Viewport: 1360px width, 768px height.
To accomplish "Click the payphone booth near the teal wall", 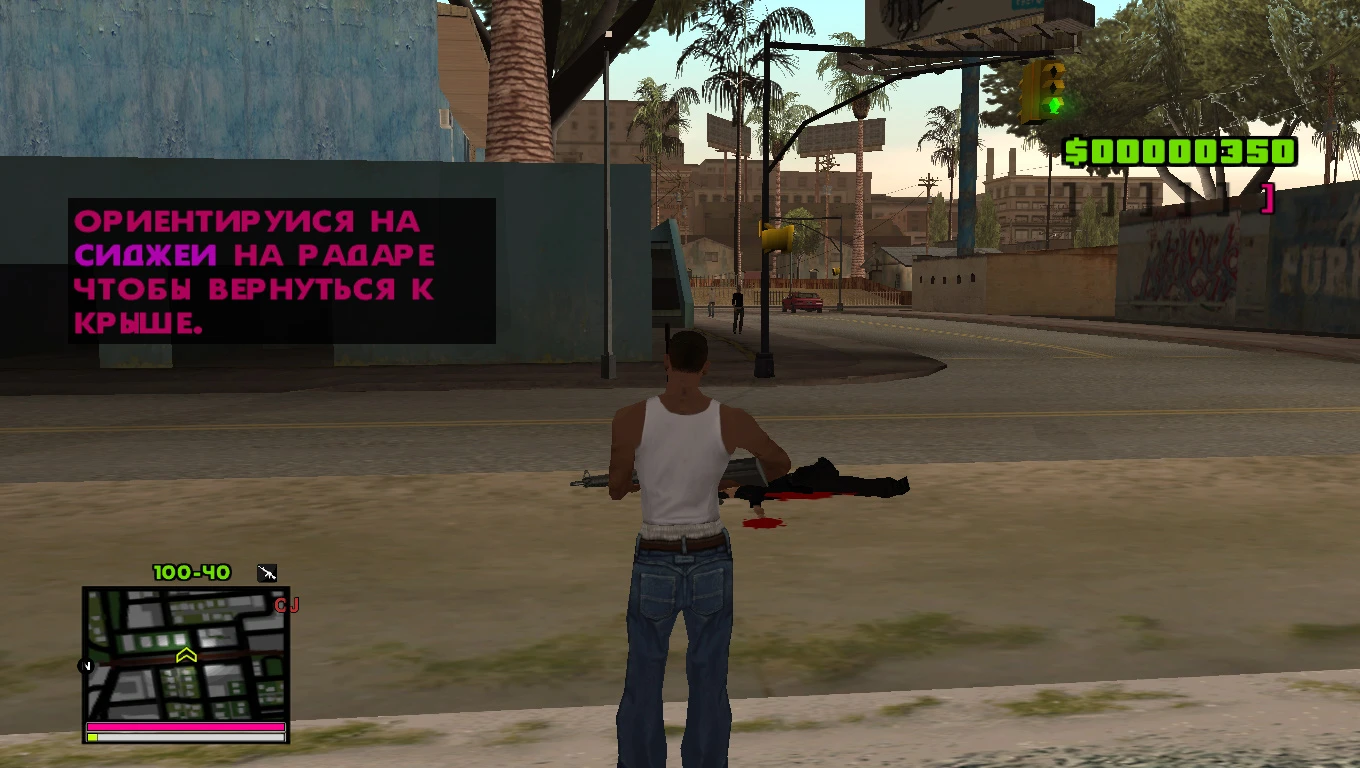I will (668, 280).
